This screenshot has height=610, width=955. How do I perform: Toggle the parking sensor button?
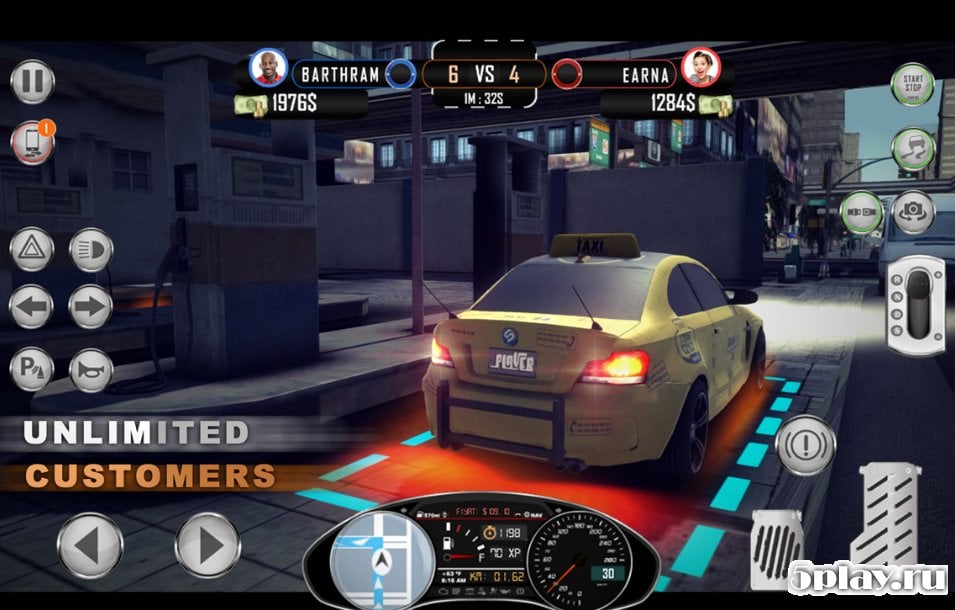click(32, 369)
